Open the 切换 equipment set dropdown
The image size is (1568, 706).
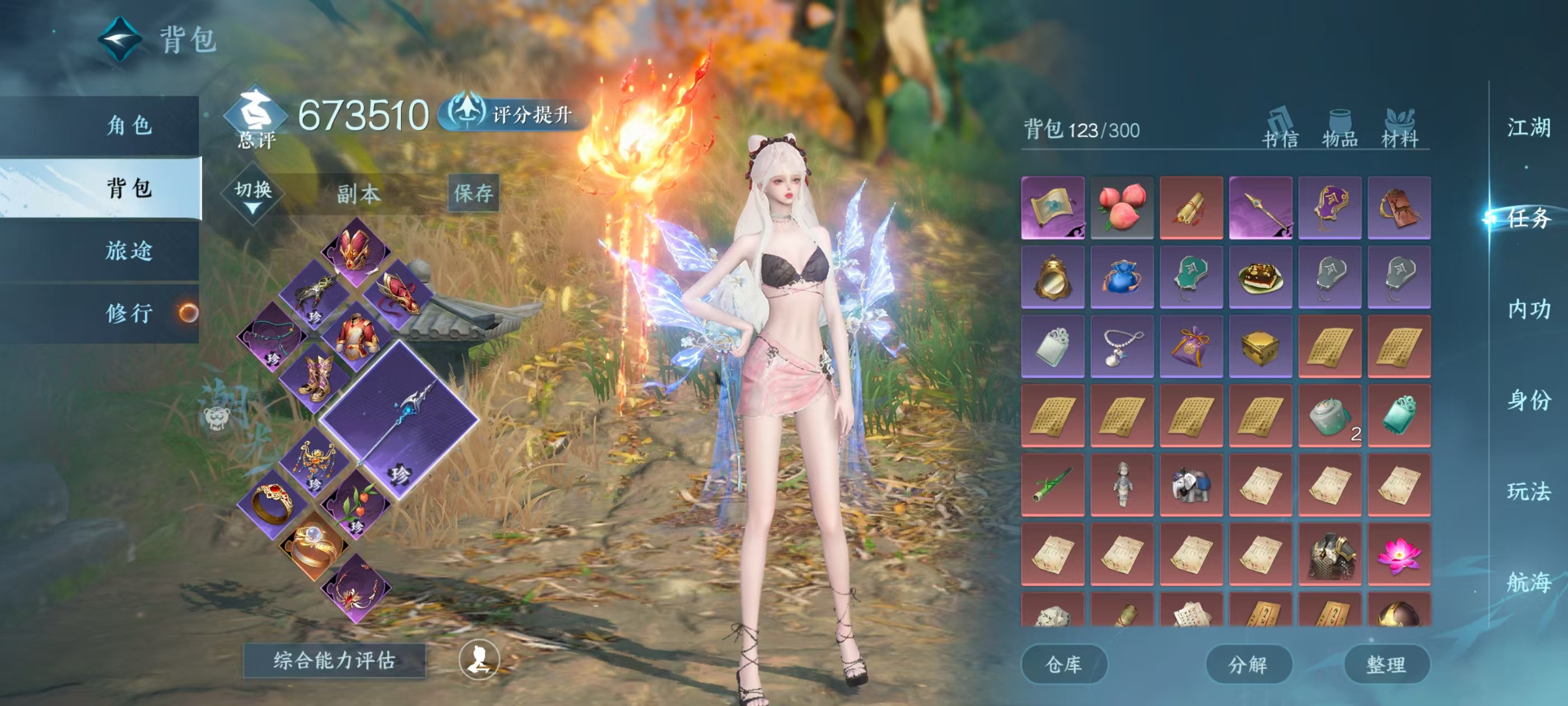click(253, 194)
